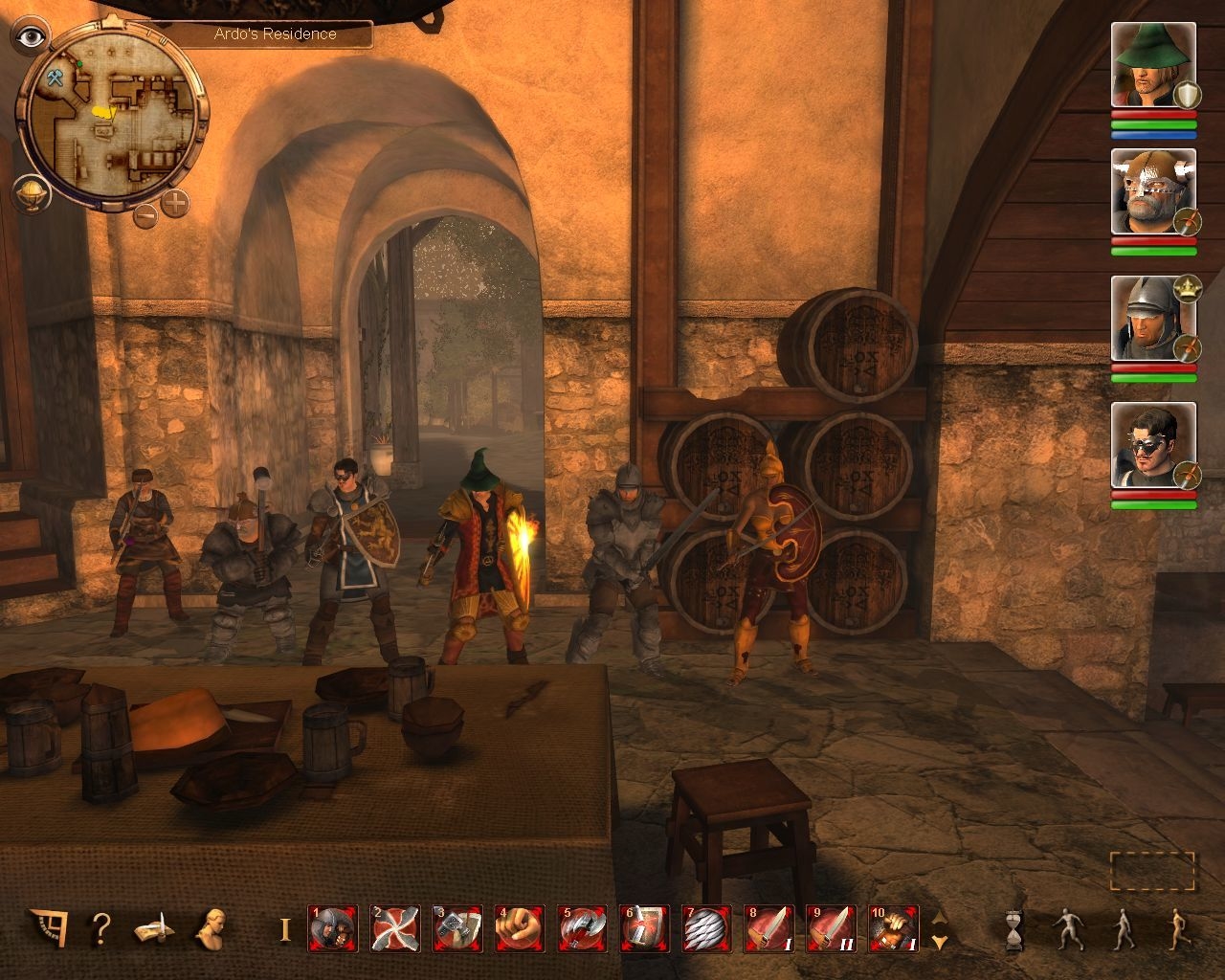This screenshot has width=1225, height=980.
Task: Select the green-hatted mage portrait
Action: pos(1153,65)
